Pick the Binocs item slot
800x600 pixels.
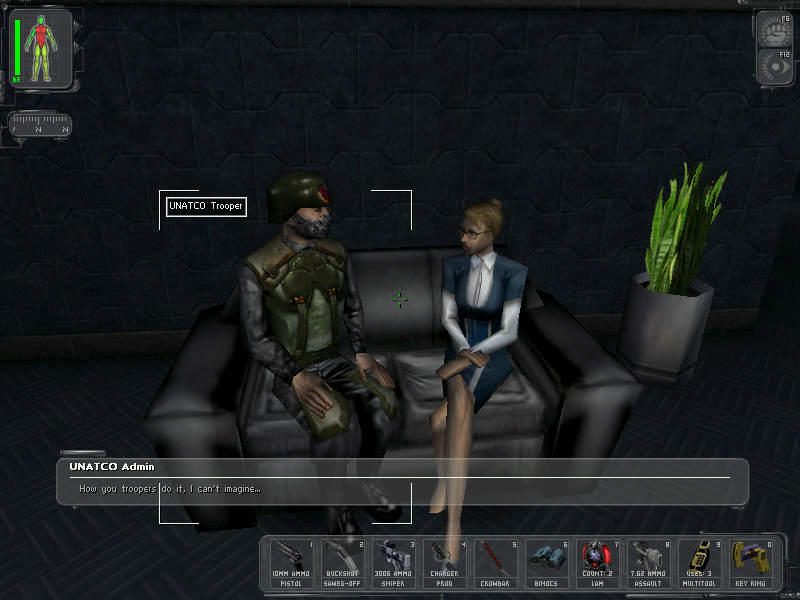546,561
